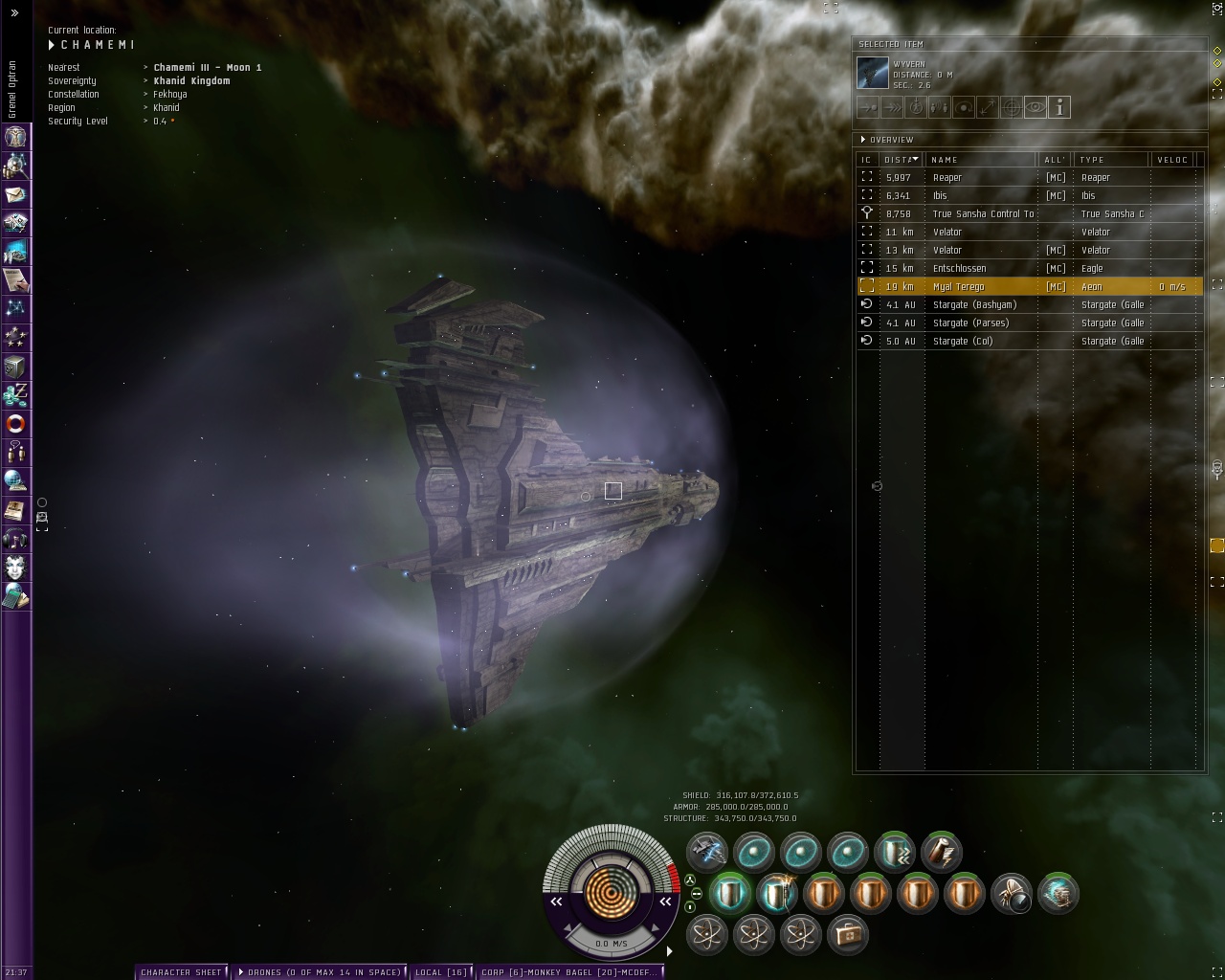Open the Character Sheet tab
Screen dimensions: 1225x980
181,972
